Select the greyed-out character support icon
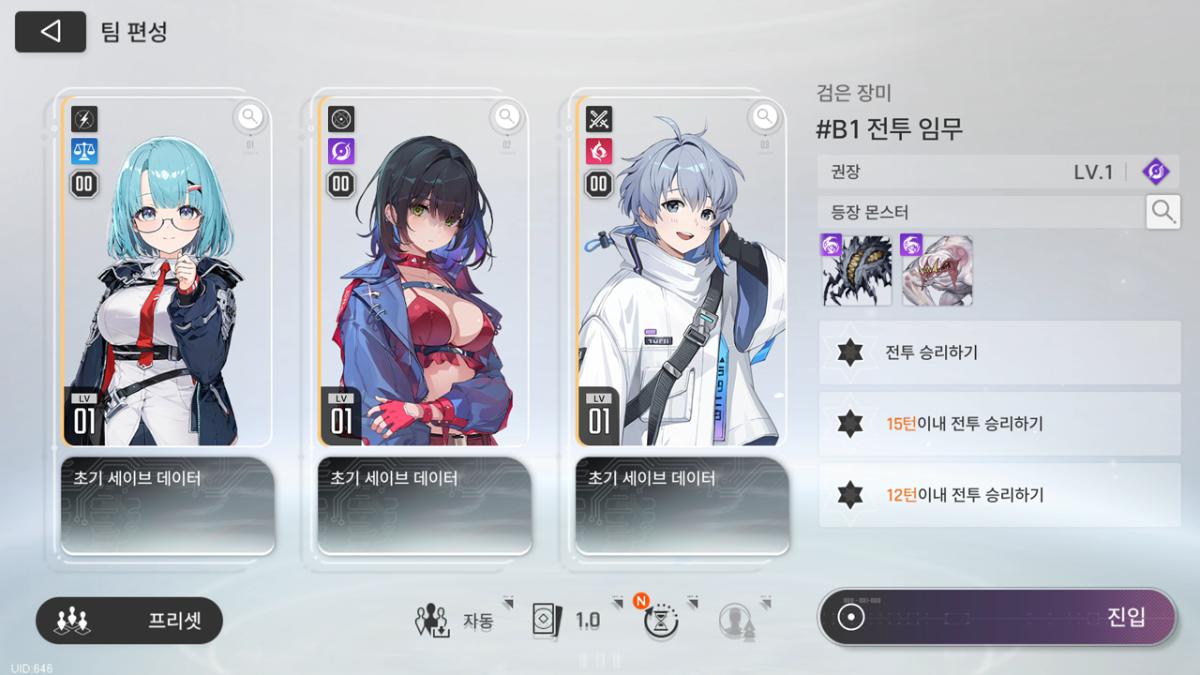 pyautogui.click(x=735, y=621)
